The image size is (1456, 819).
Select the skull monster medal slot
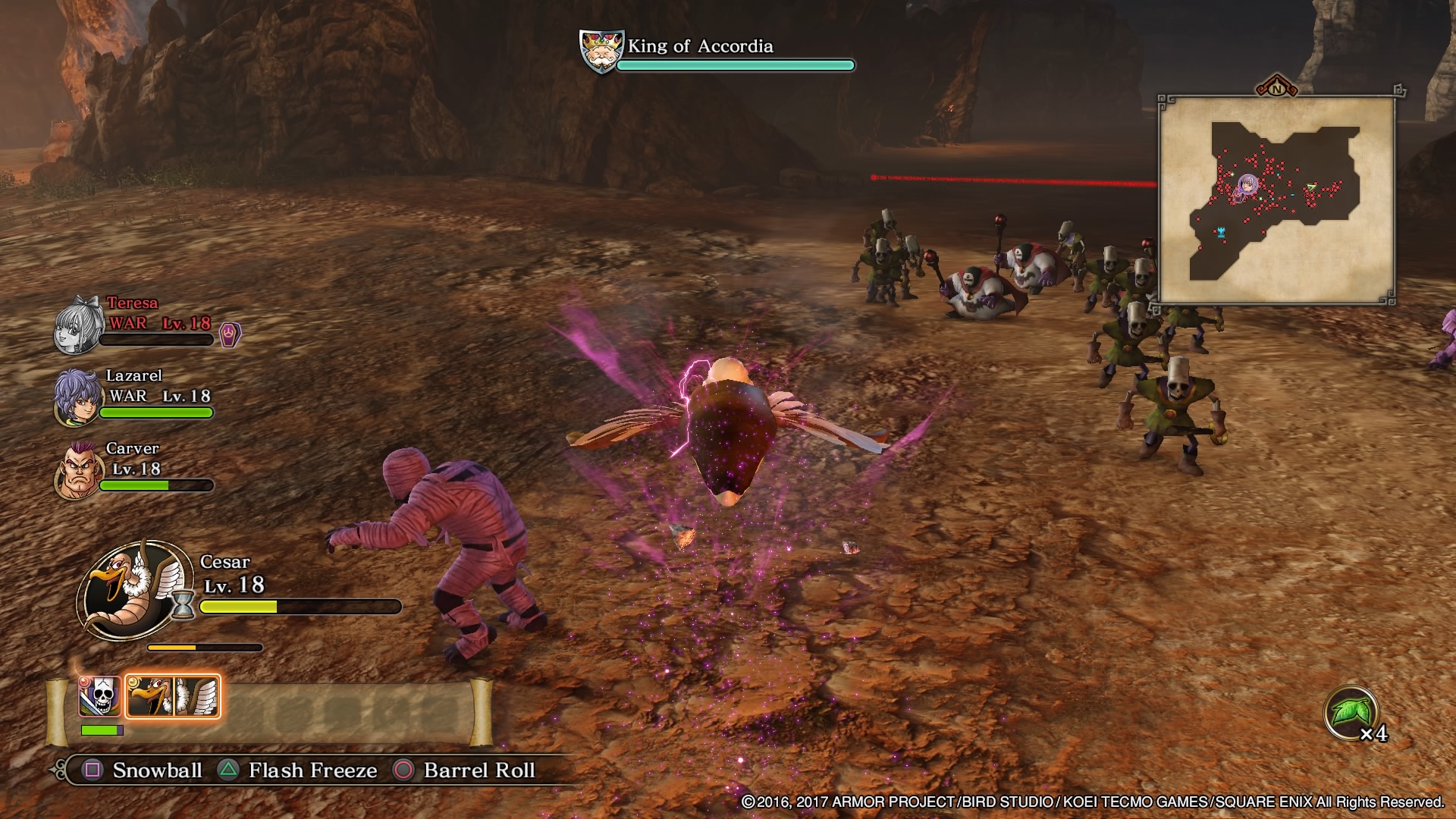tap(100, 696)
